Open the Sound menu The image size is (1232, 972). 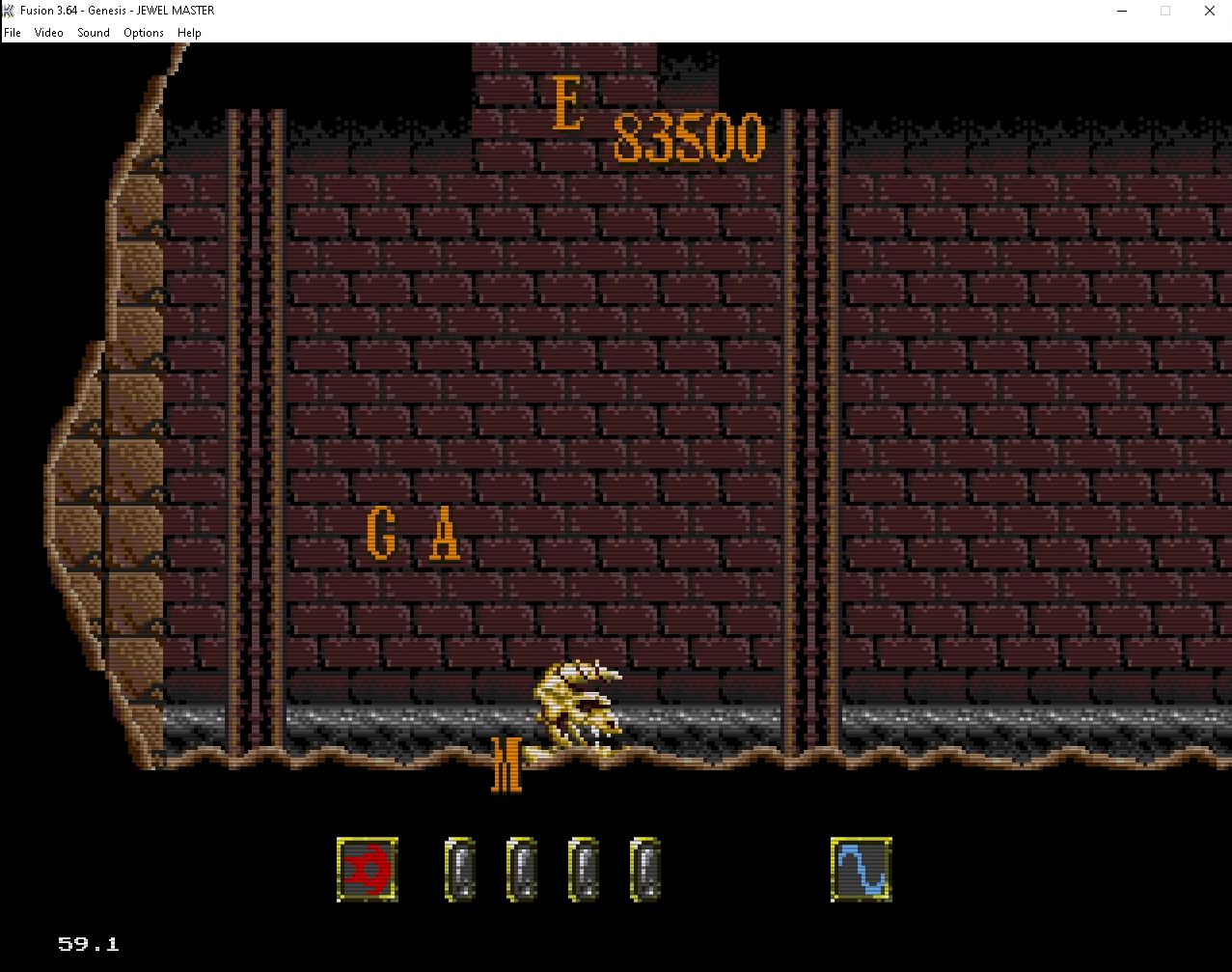click(94, 33)
